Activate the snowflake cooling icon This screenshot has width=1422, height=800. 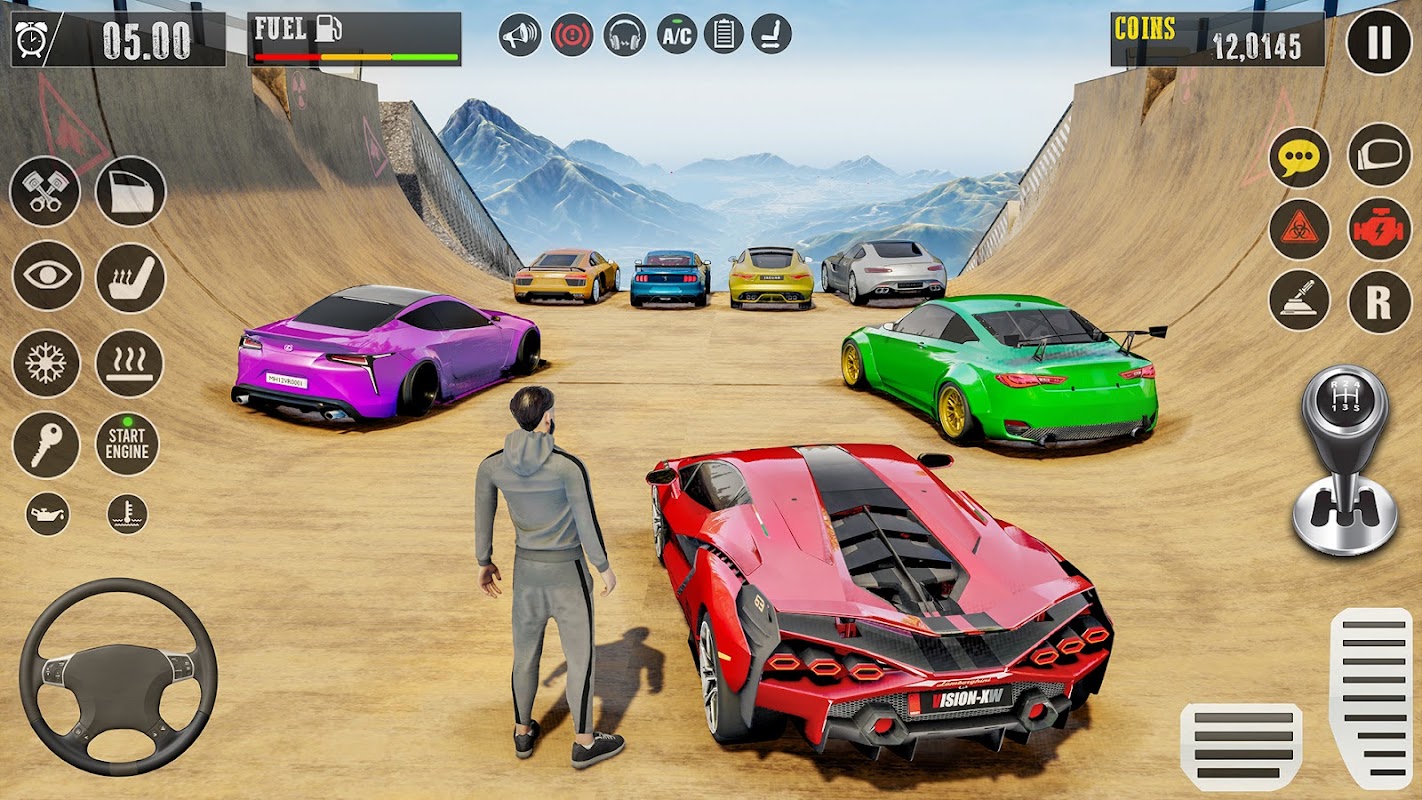(x=46, y=363)
